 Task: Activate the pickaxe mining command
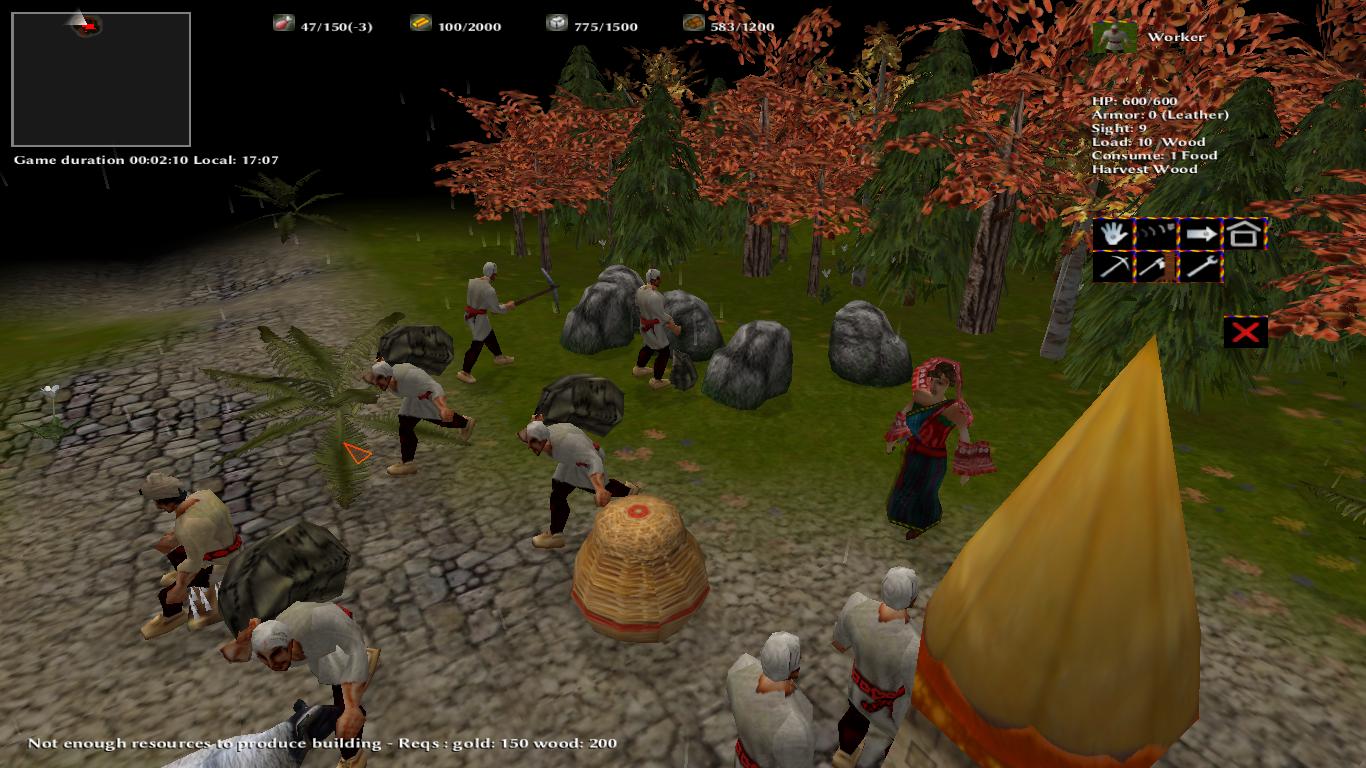(1113, 266)
